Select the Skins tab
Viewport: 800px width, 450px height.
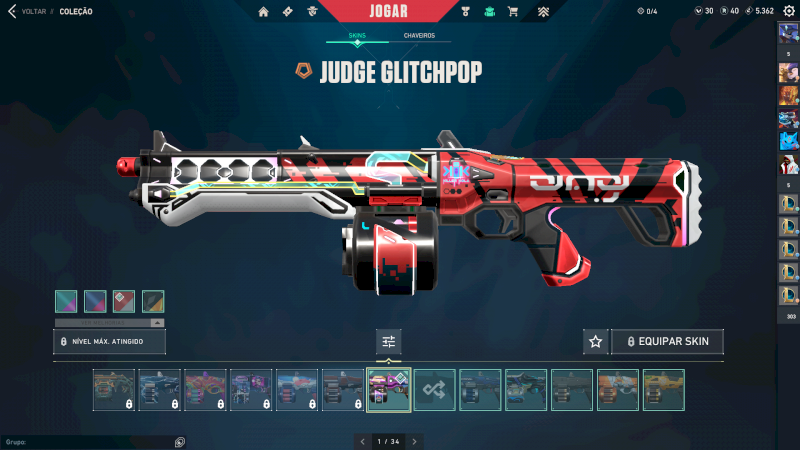tap(357, 35)
